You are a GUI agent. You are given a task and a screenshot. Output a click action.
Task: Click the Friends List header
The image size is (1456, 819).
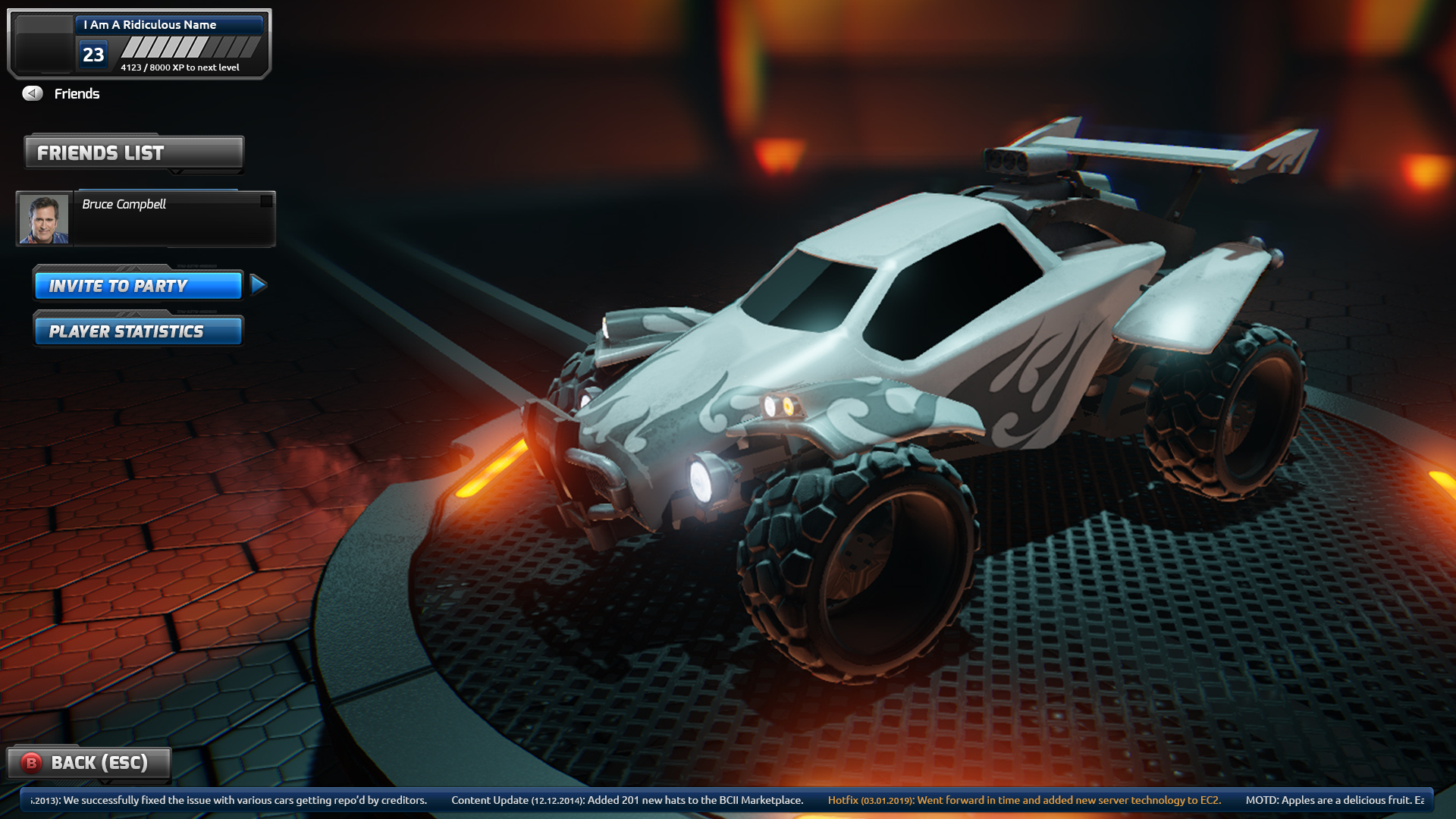point(134,152)
